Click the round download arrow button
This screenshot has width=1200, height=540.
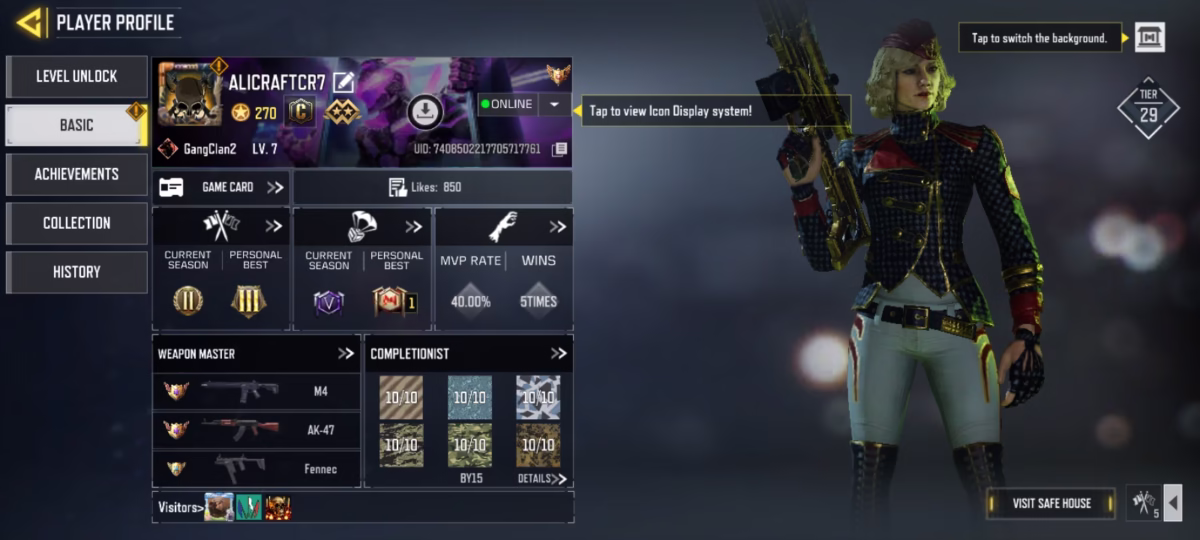(425, 112)
